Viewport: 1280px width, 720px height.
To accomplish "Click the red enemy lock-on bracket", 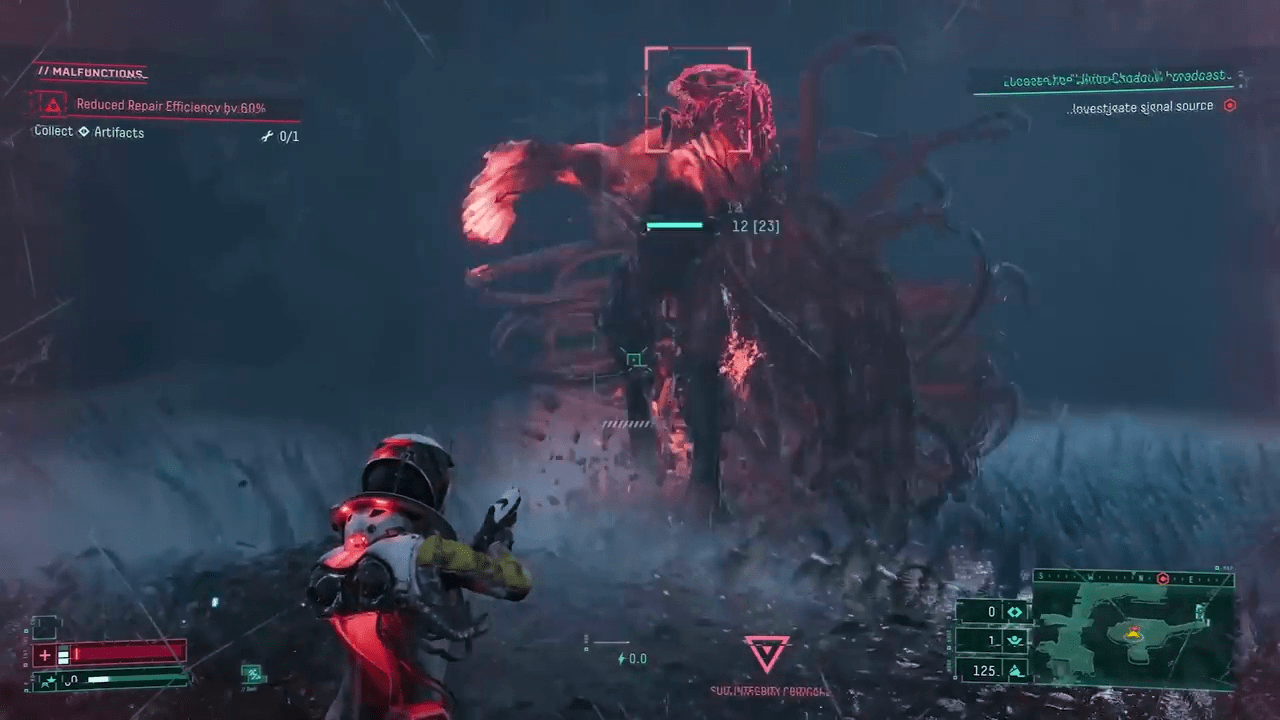I will point(697,99).
